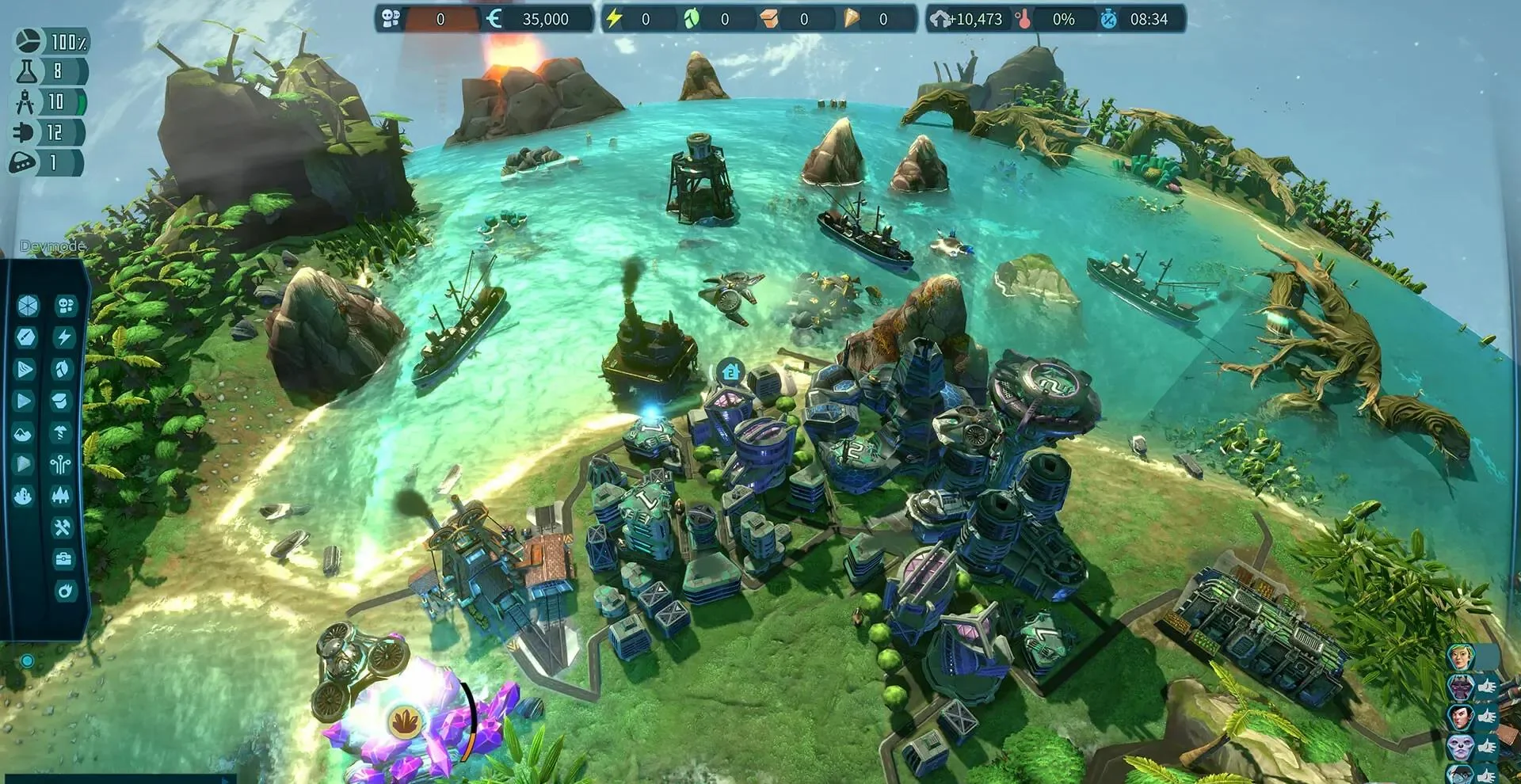Choose the mountain terrain overlay

tap(24, 433)
